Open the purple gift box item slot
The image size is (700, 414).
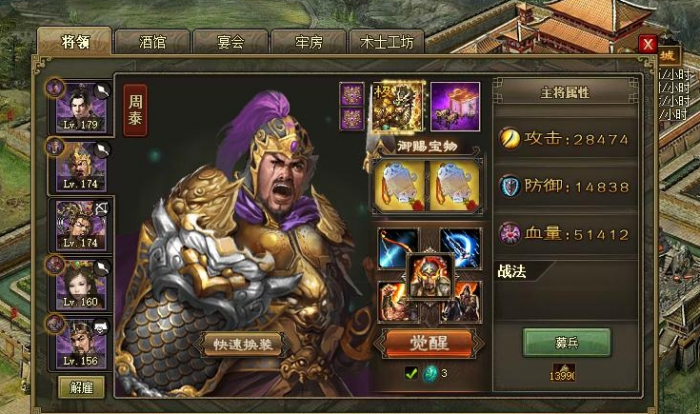pyautogui.click(x=455, y=105)
